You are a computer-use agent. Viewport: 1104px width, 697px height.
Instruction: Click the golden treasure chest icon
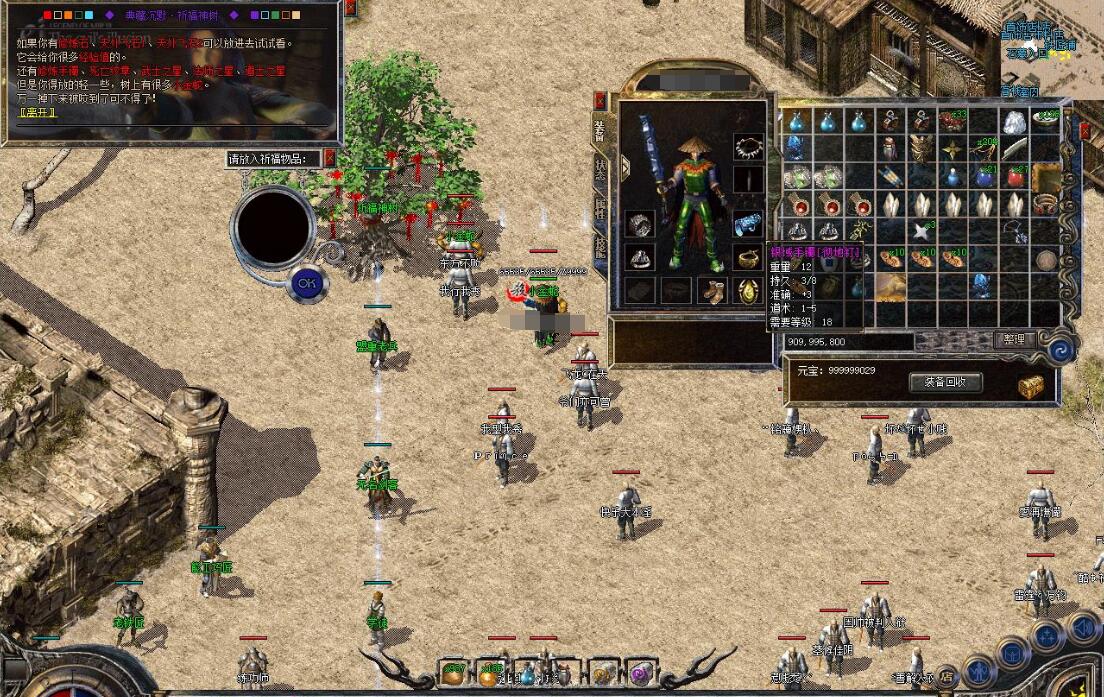click(1031, 386)
